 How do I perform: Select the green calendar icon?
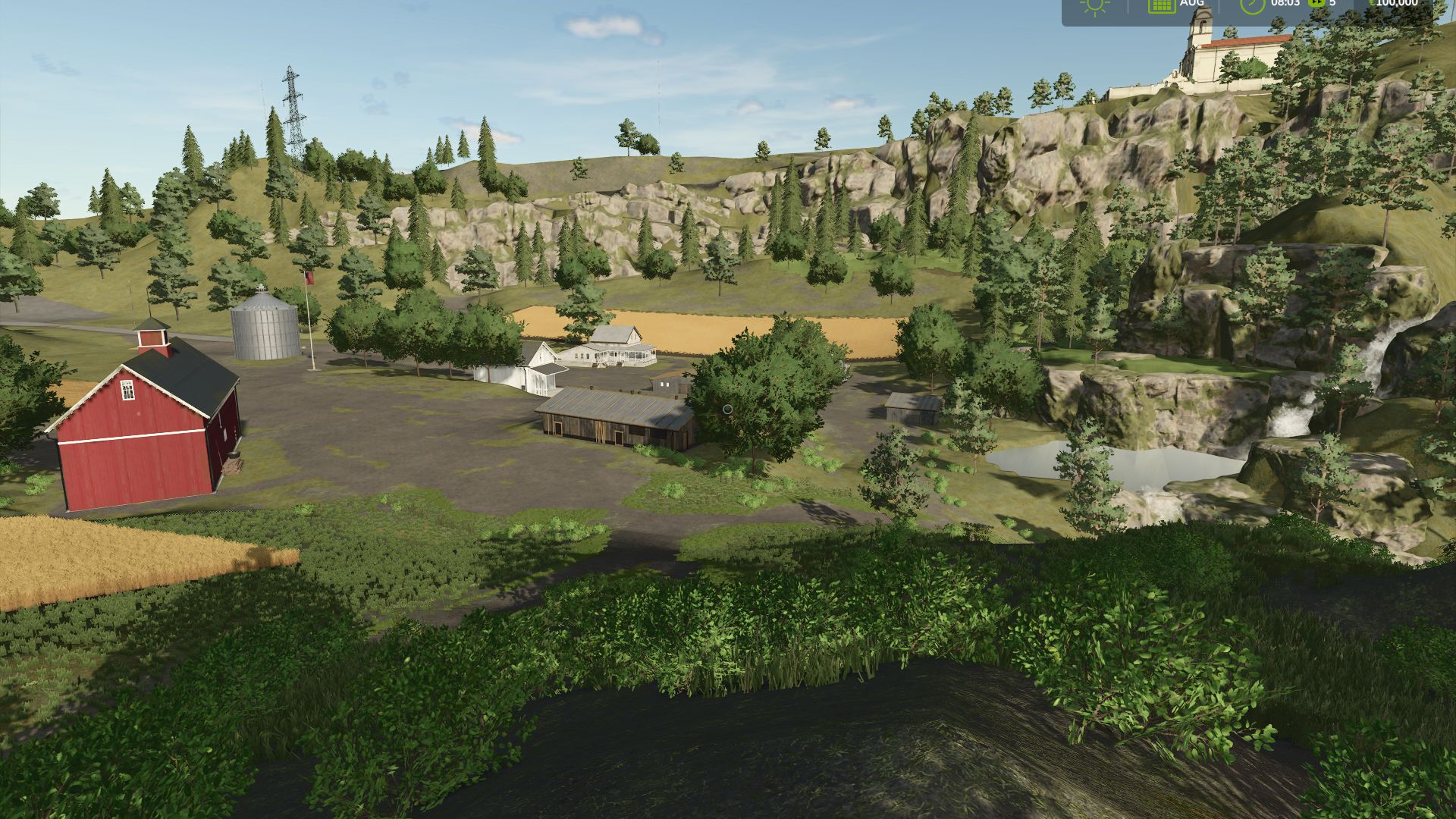[1161, 5]
